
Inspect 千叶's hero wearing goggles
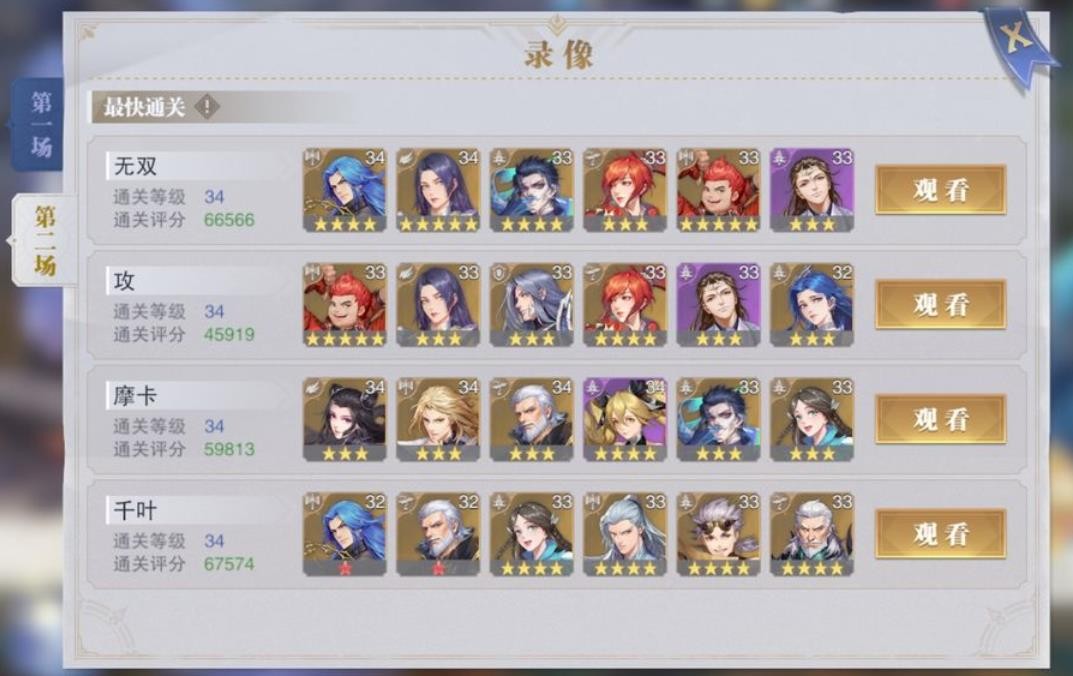[718, 534]
